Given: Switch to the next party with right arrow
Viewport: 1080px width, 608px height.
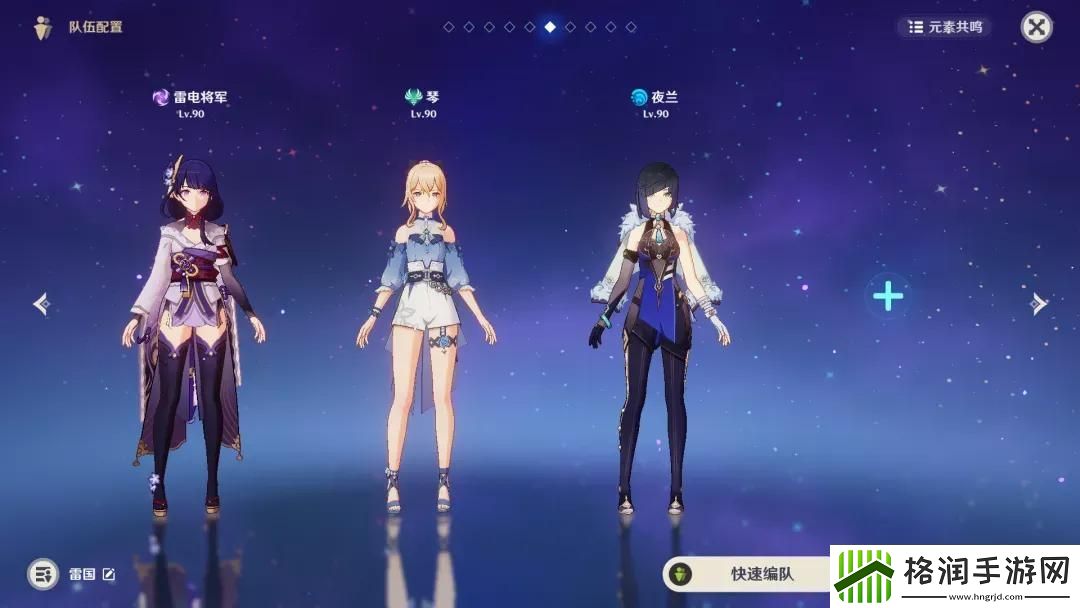Looking at the screenshot, I should coord(1039,303).
